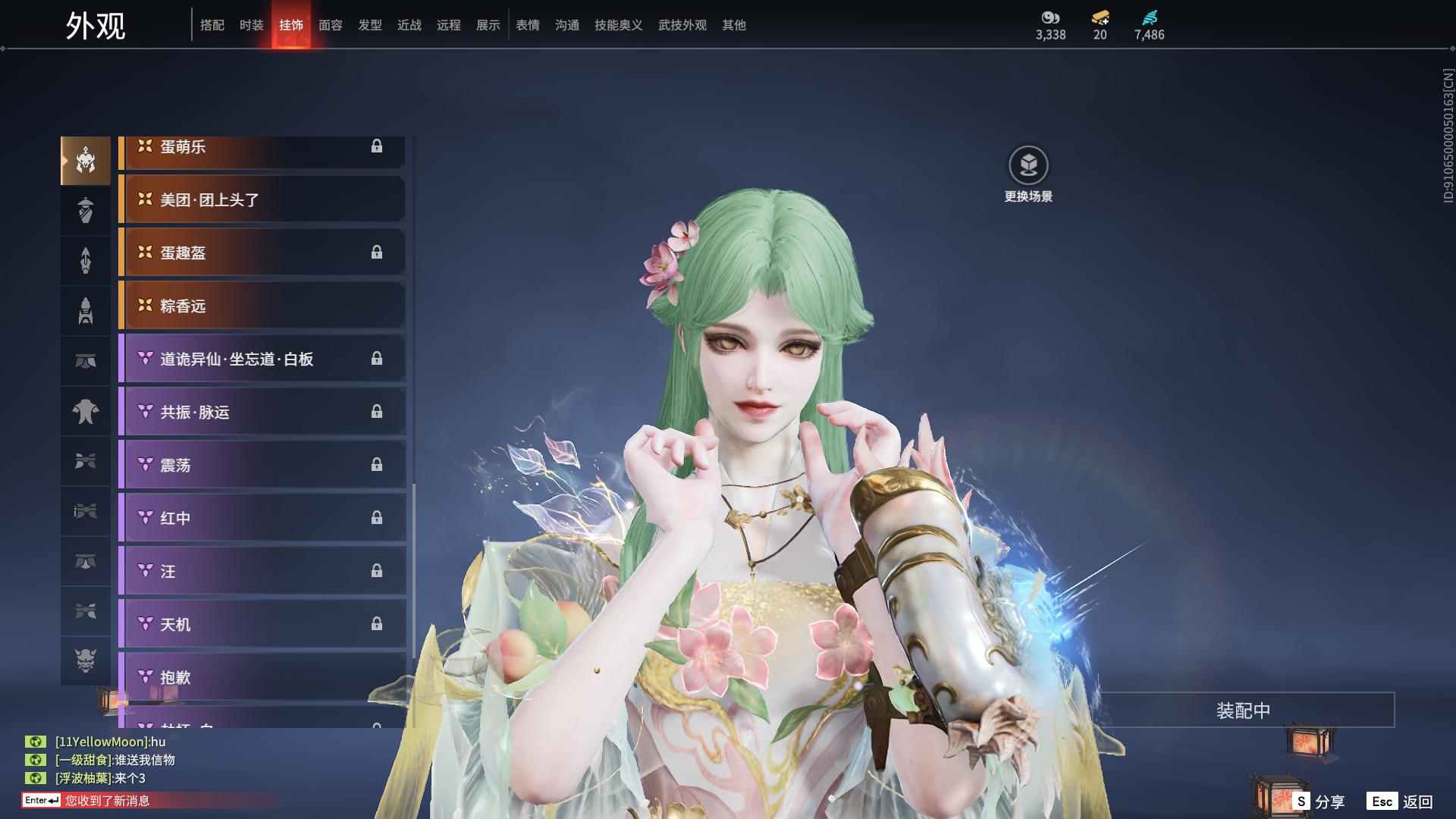Open the demon mask category icon
This screenshot has height=819, width=1456.
click(x=86, y=661)
